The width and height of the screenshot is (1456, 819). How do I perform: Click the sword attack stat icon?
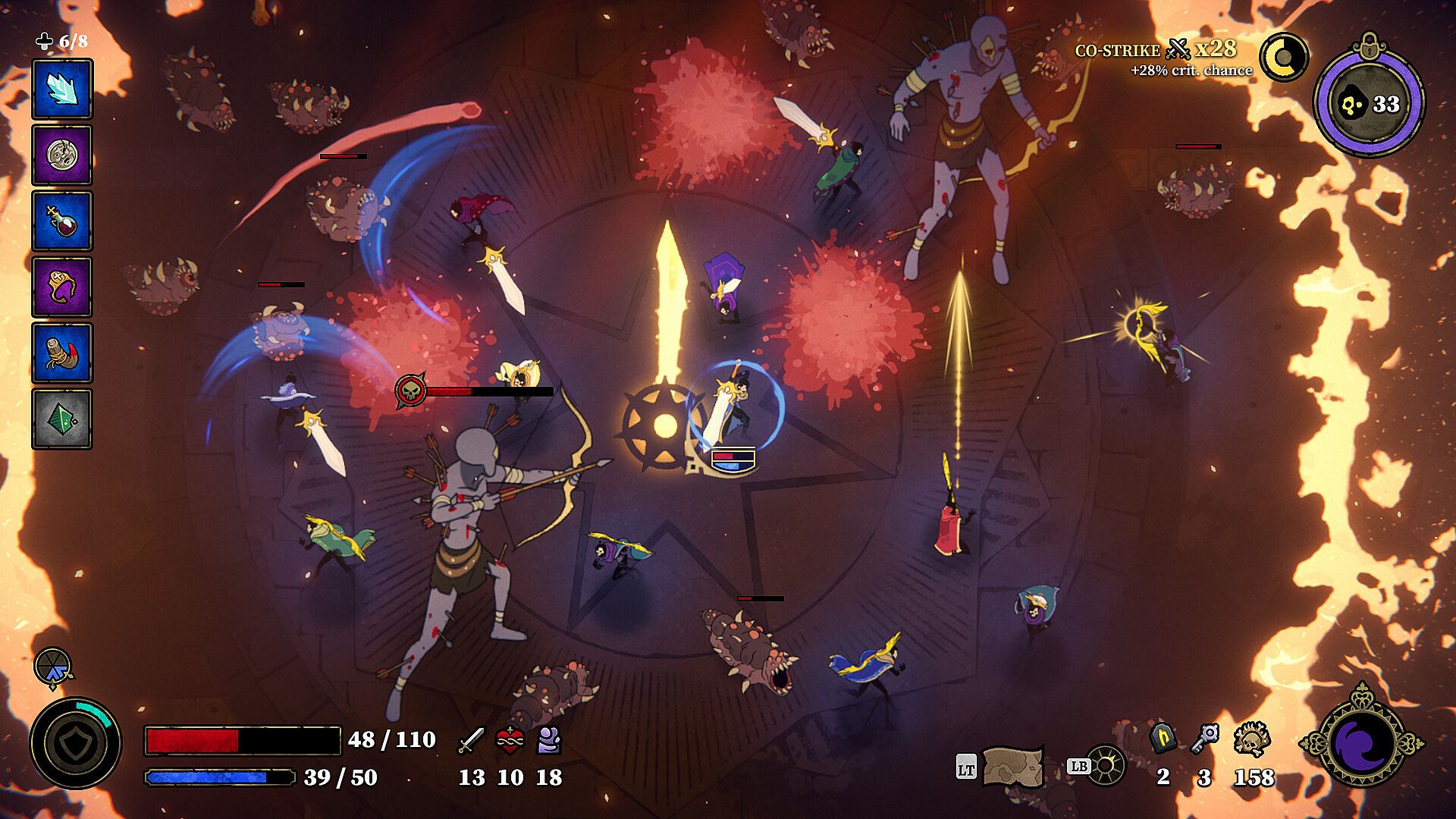click(x=471, y=739)
